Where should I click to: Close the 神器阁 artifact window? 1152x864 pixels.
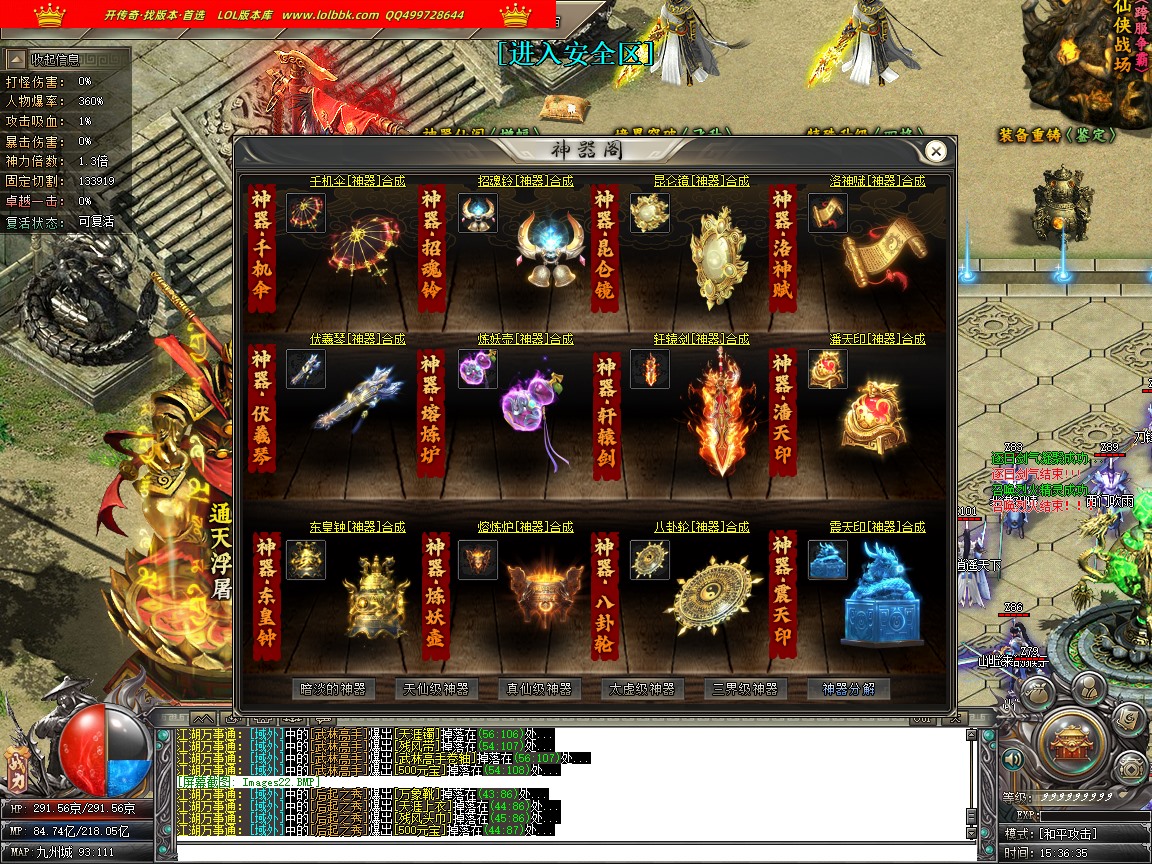click(x=935, y=151)
